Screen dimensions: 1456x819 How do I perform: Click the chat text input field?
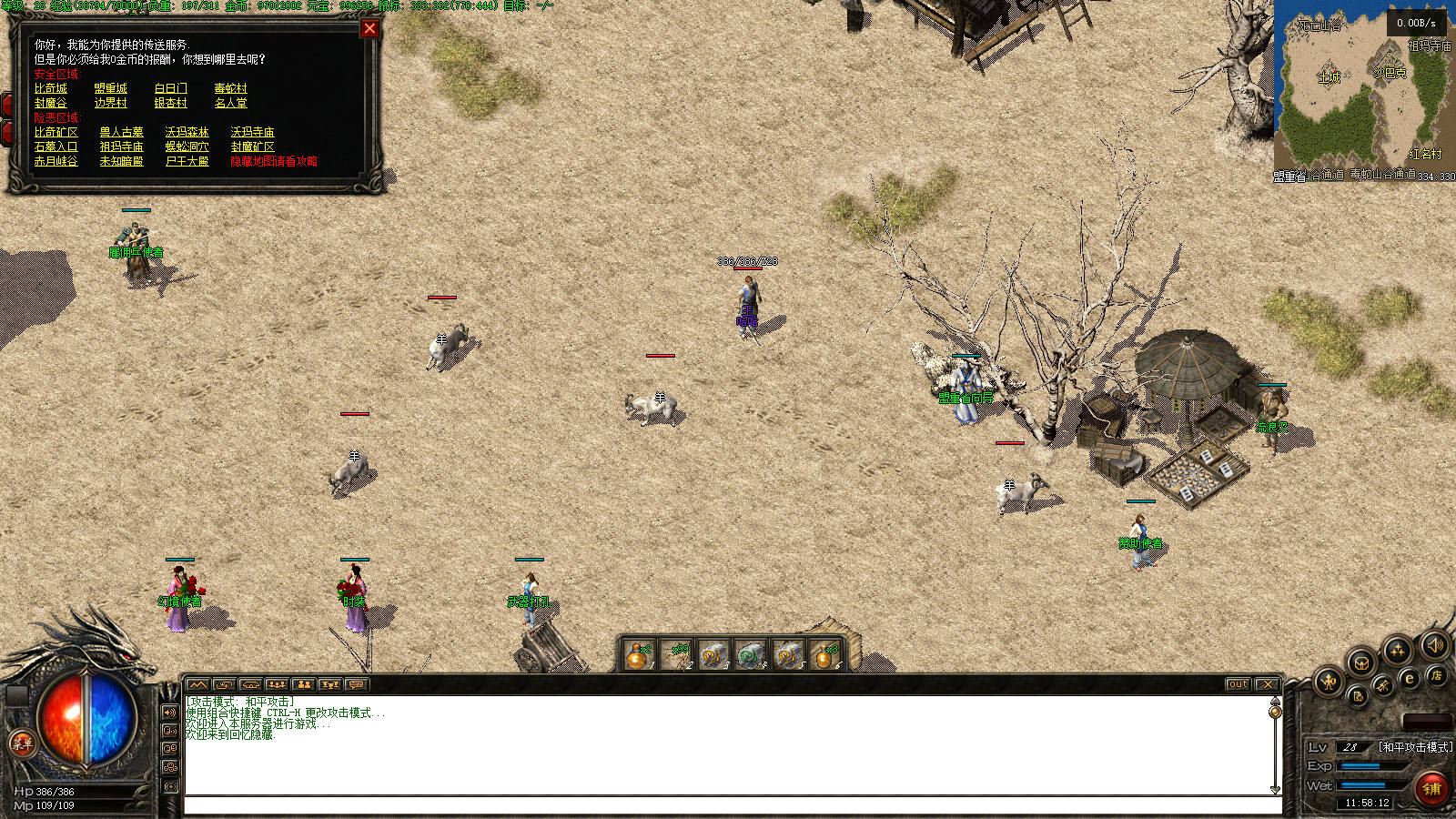(728, 805)
